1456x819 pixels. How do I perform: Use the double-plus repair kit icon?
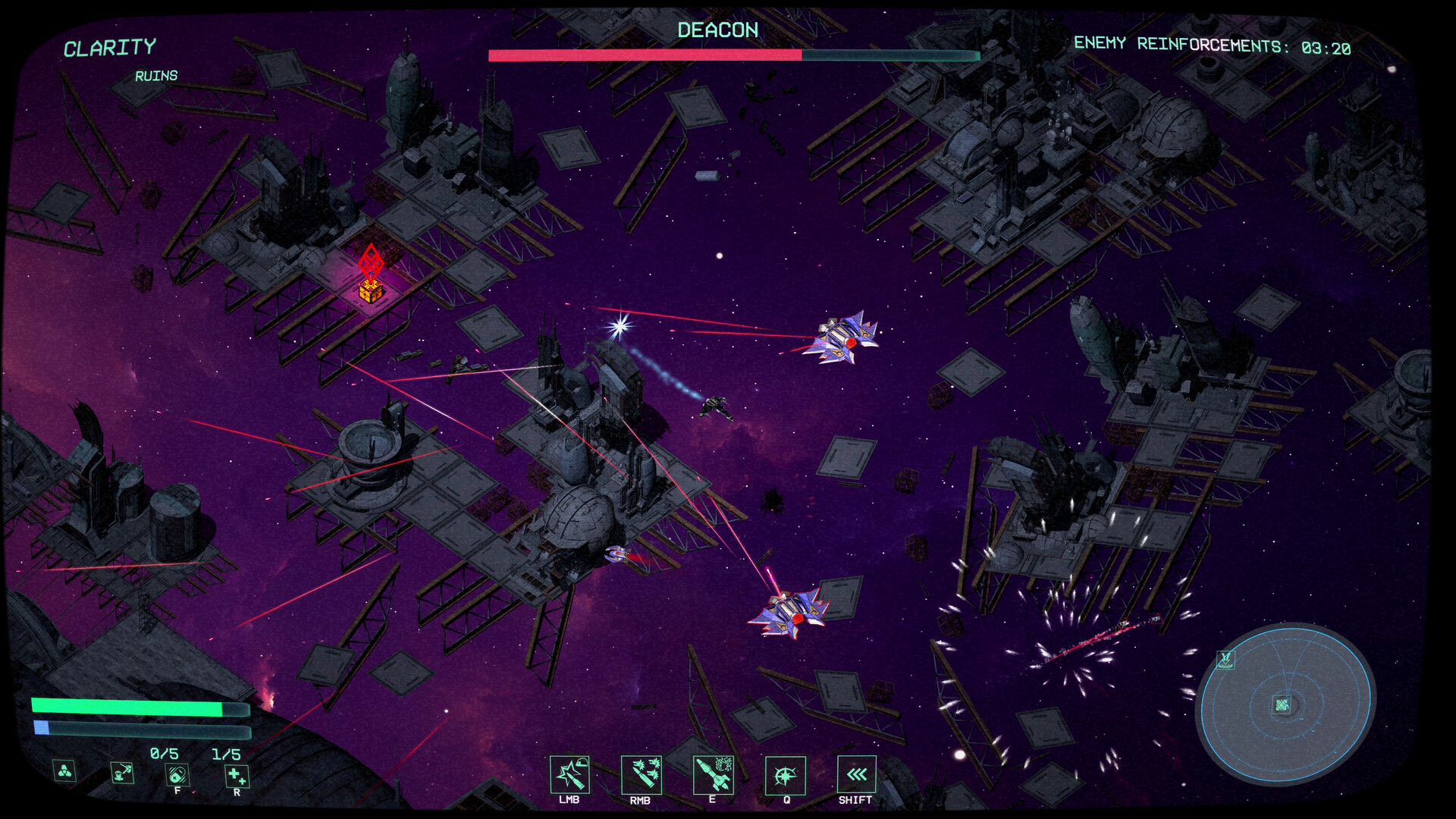pyautogui.click(x=237, y=775)
